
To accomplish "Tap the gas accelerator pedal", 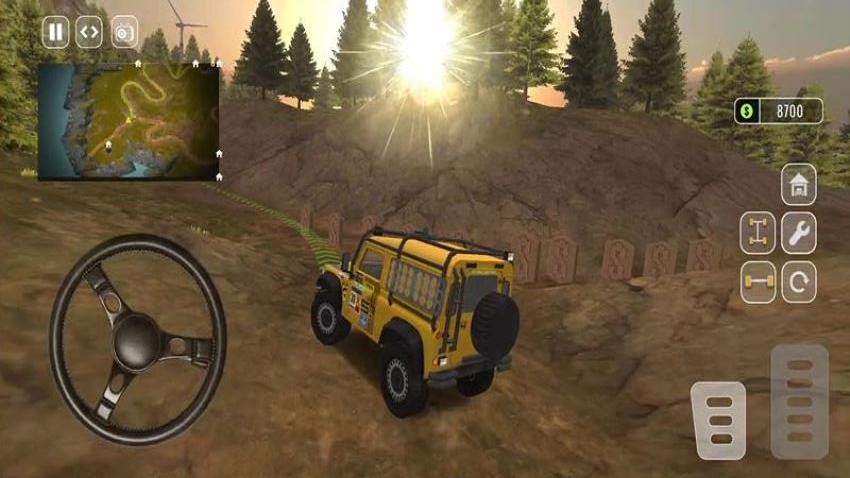I will pyautogui.click(x=799, y=401).
